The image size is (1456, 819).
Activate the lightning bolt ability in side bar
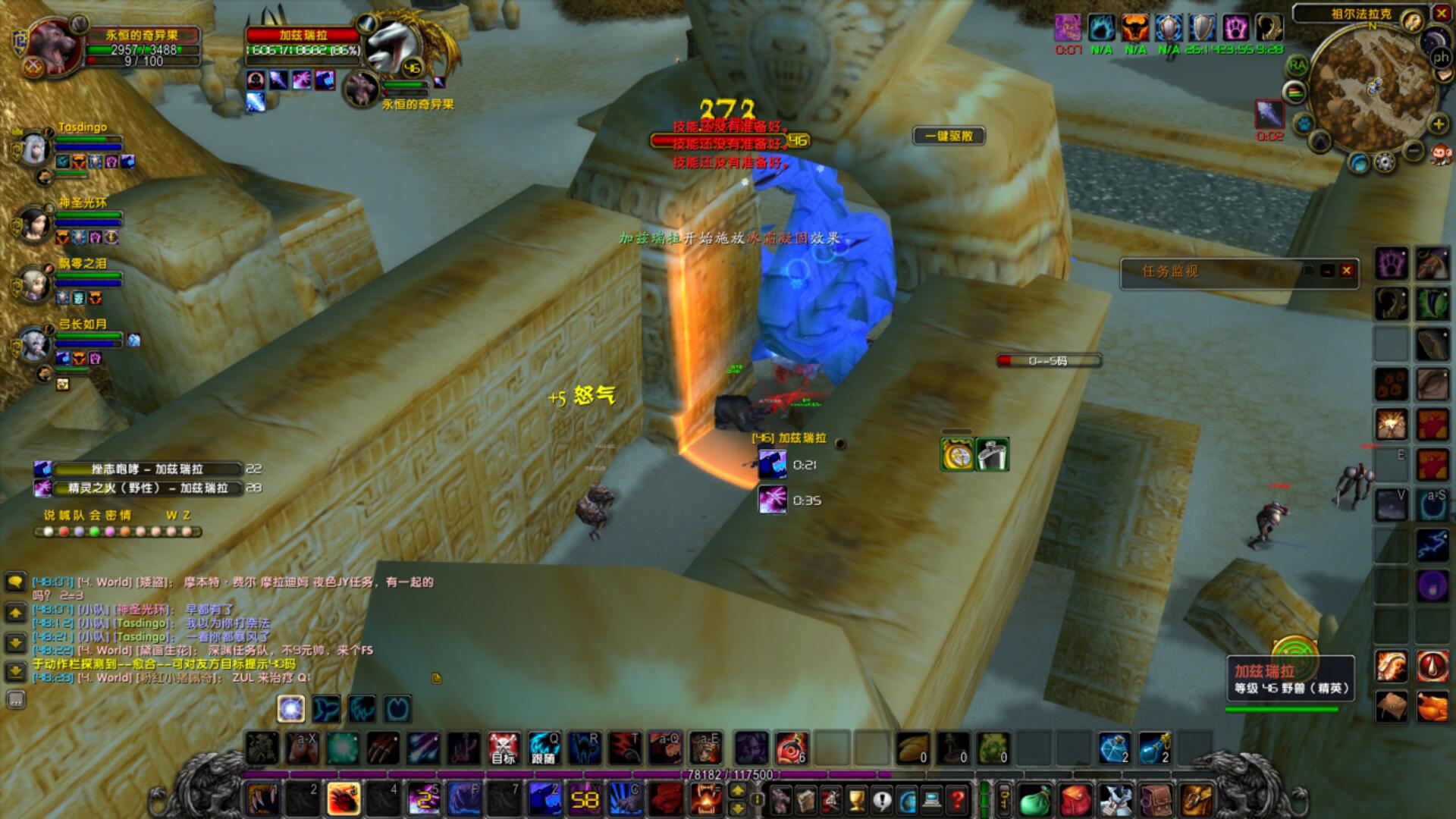pos(1432,546)
